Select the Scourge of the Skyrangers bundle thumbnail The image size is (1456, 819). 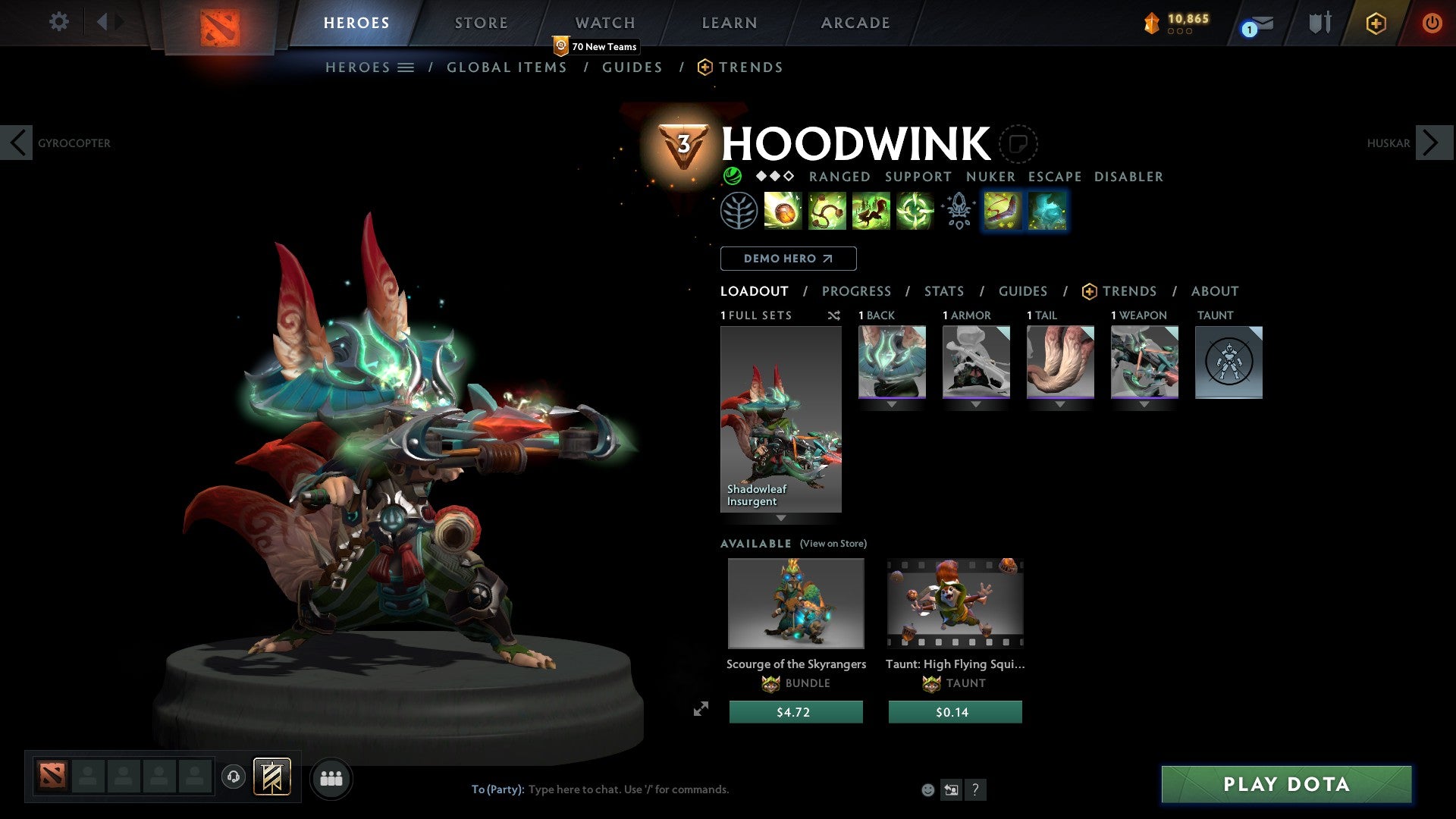click(795, 603)
